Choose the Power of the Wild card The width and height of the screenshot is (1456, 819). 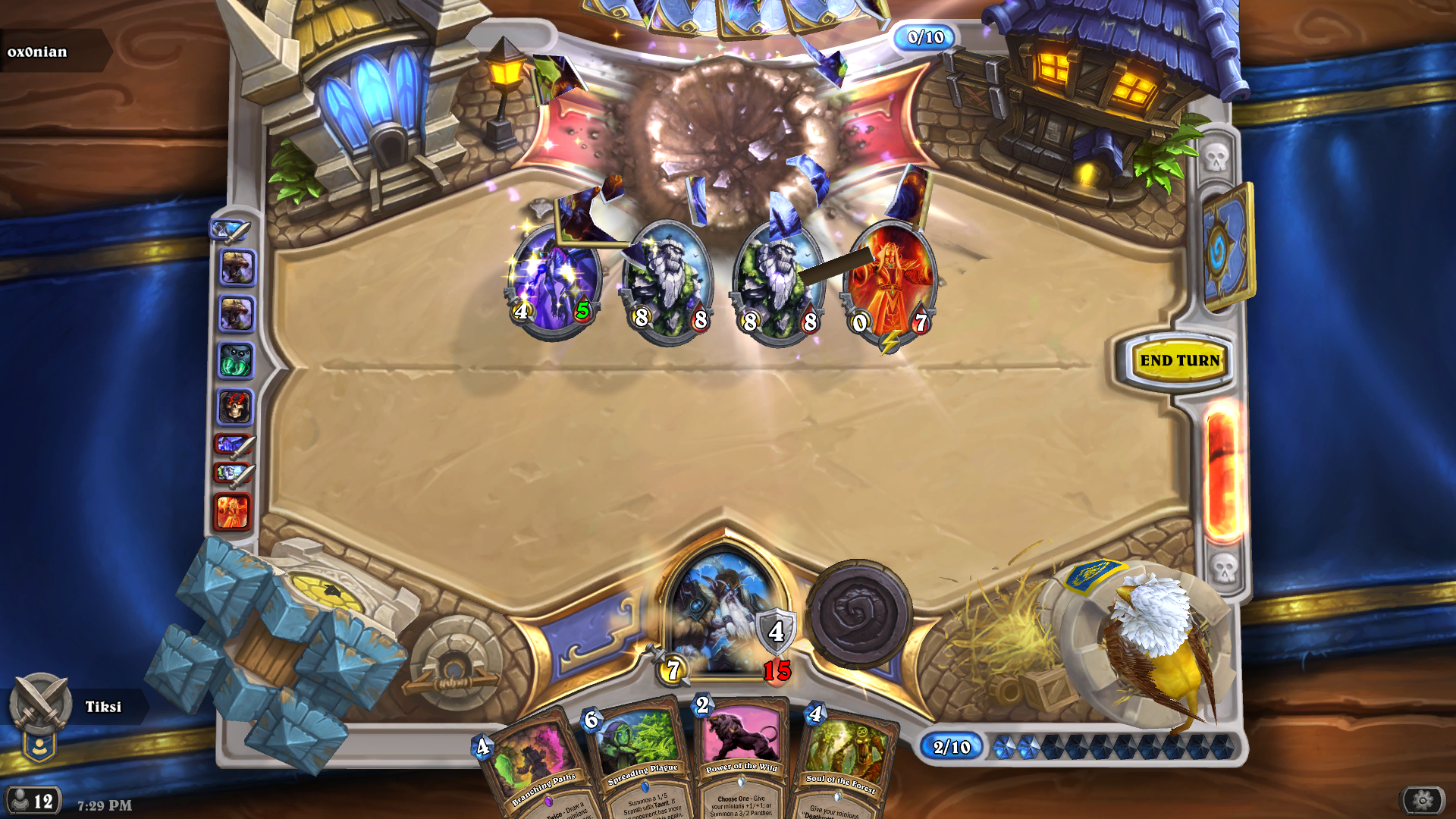(741, 758)
